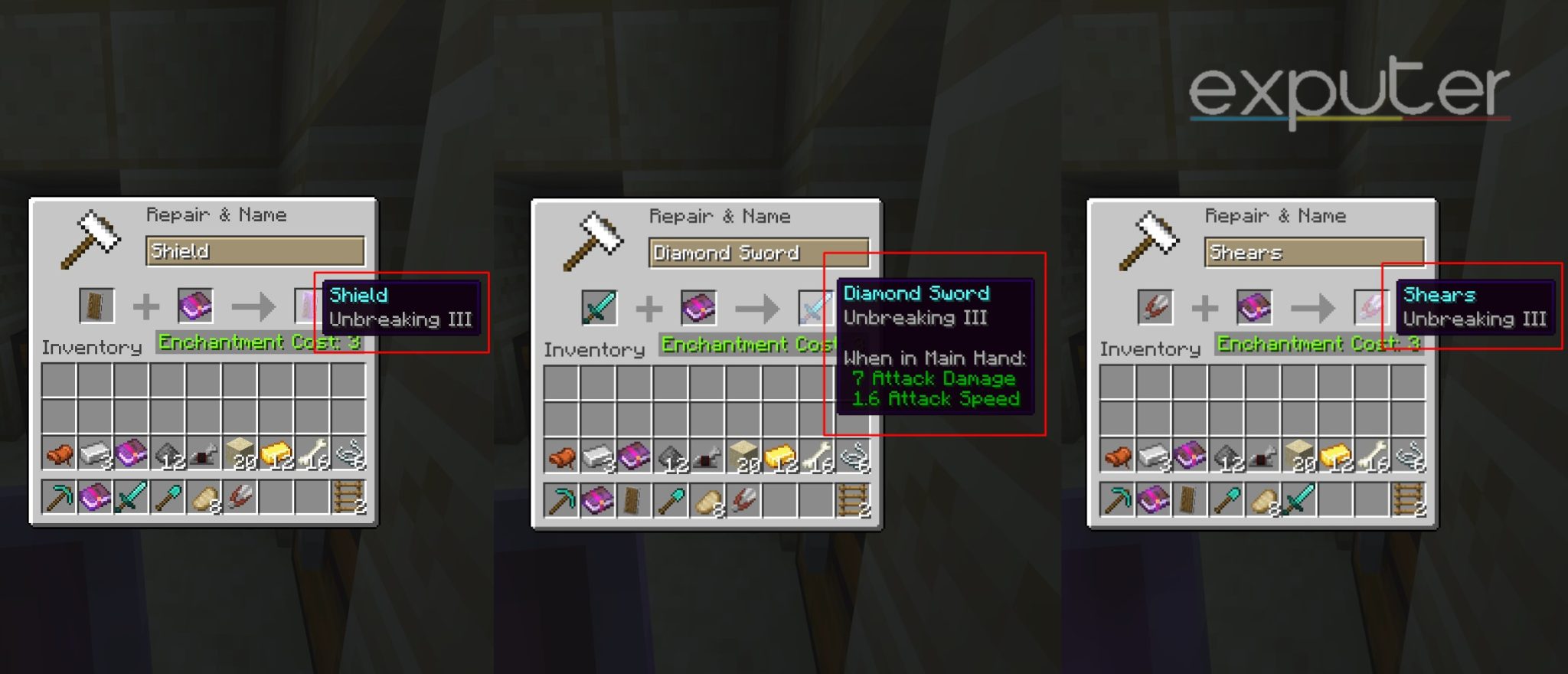
Task: Select the stack of iron ingots
Action: click(96, 454)
